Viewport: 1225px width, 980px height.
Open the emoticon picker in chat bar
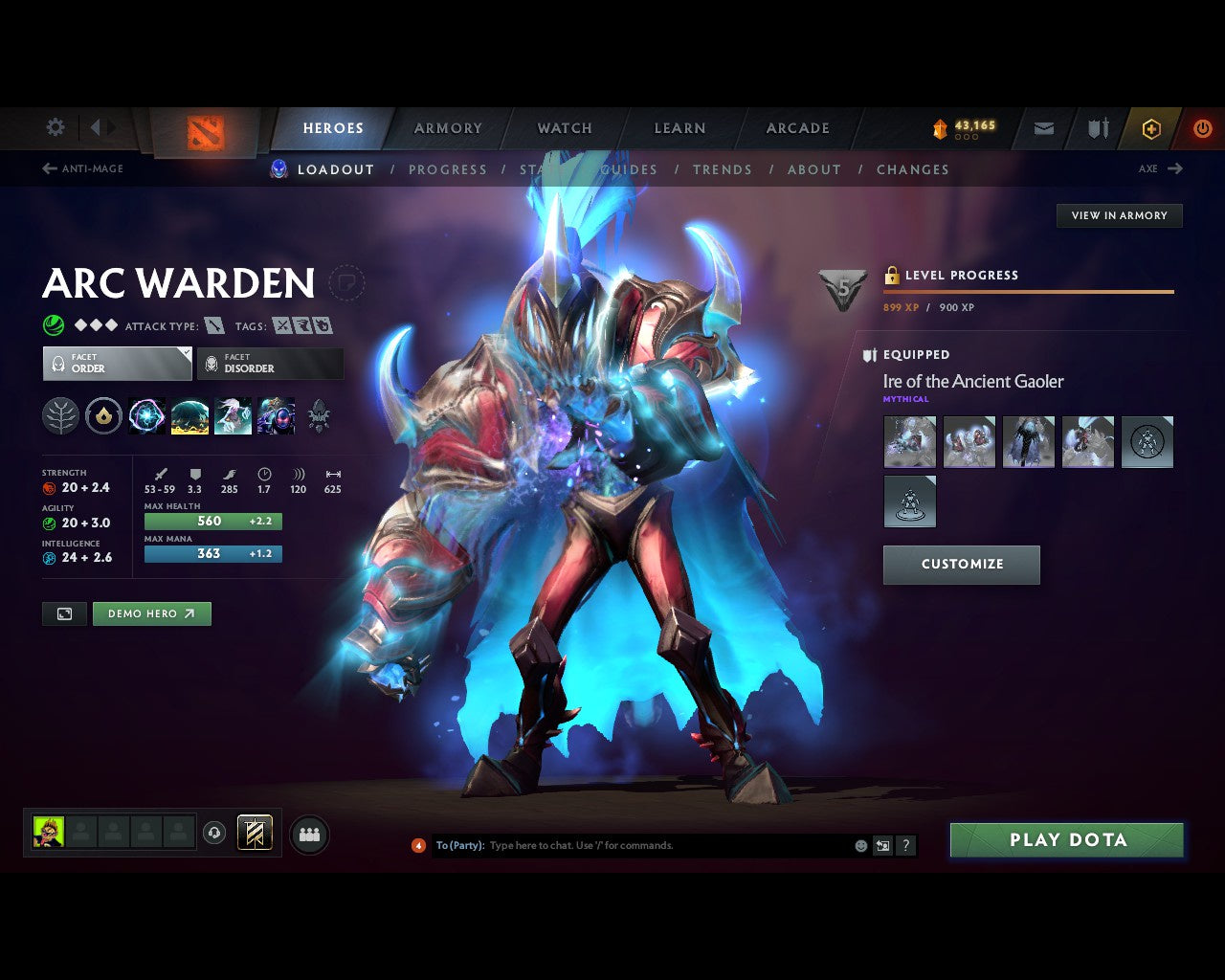click(859, 845)
